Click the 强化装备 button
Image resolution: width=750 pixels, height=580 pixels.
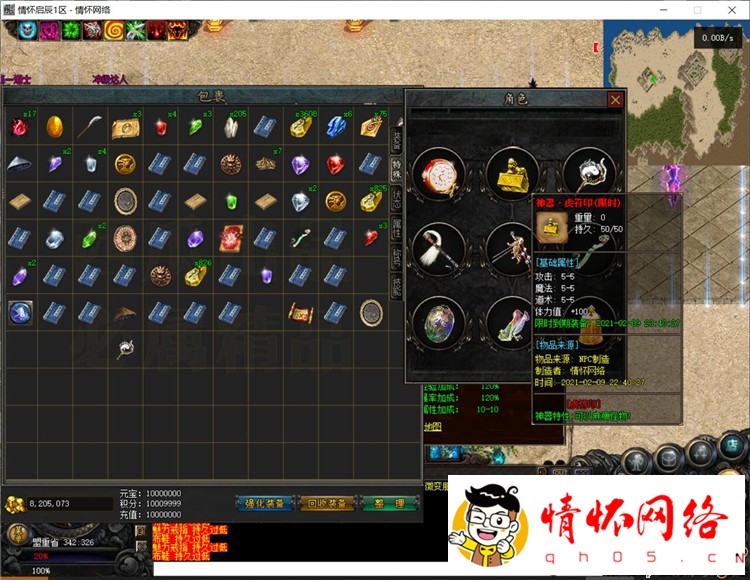(x=264, y=502)
